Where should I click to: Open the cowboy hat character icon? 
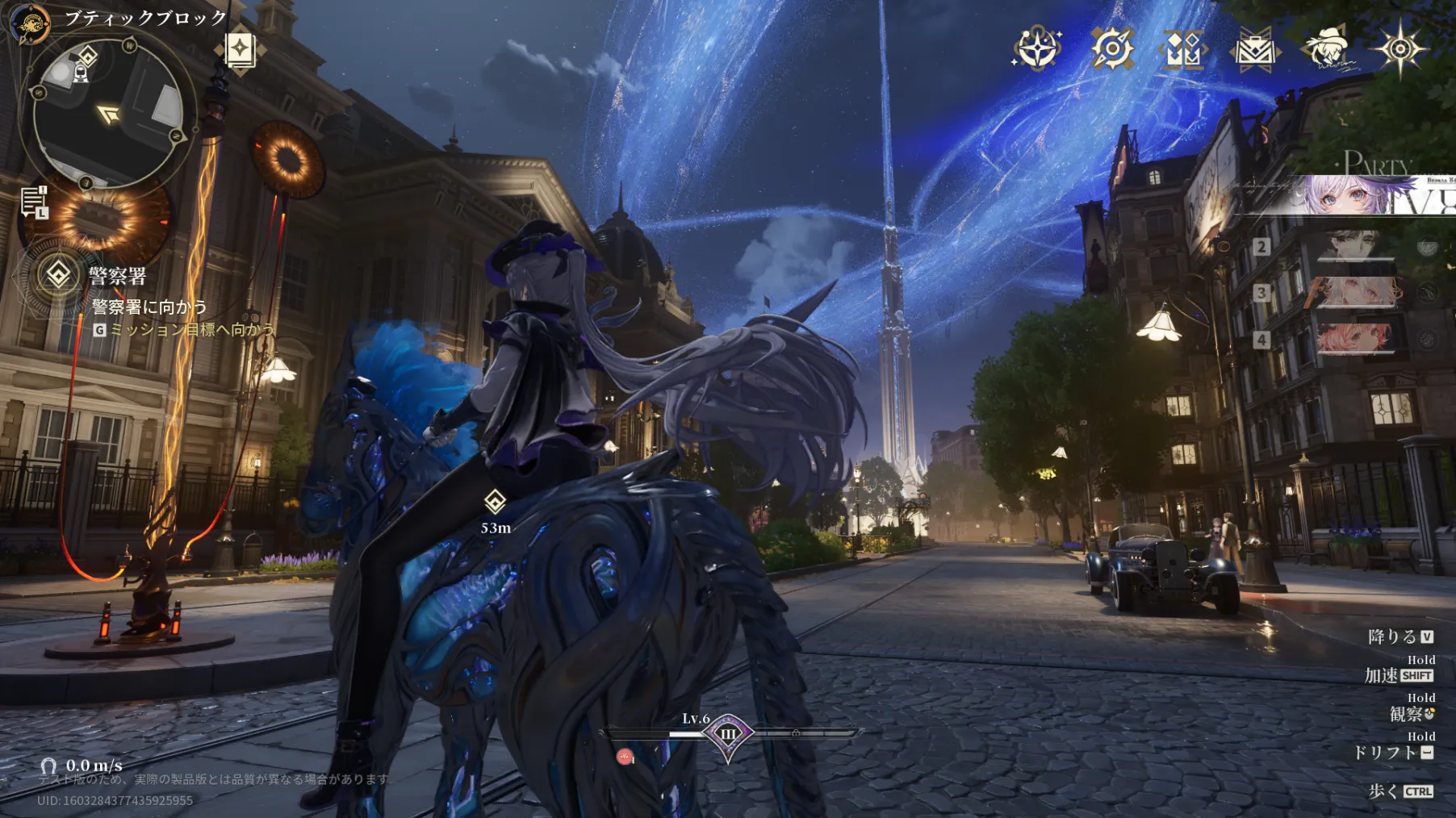[x=1328, y=48]
